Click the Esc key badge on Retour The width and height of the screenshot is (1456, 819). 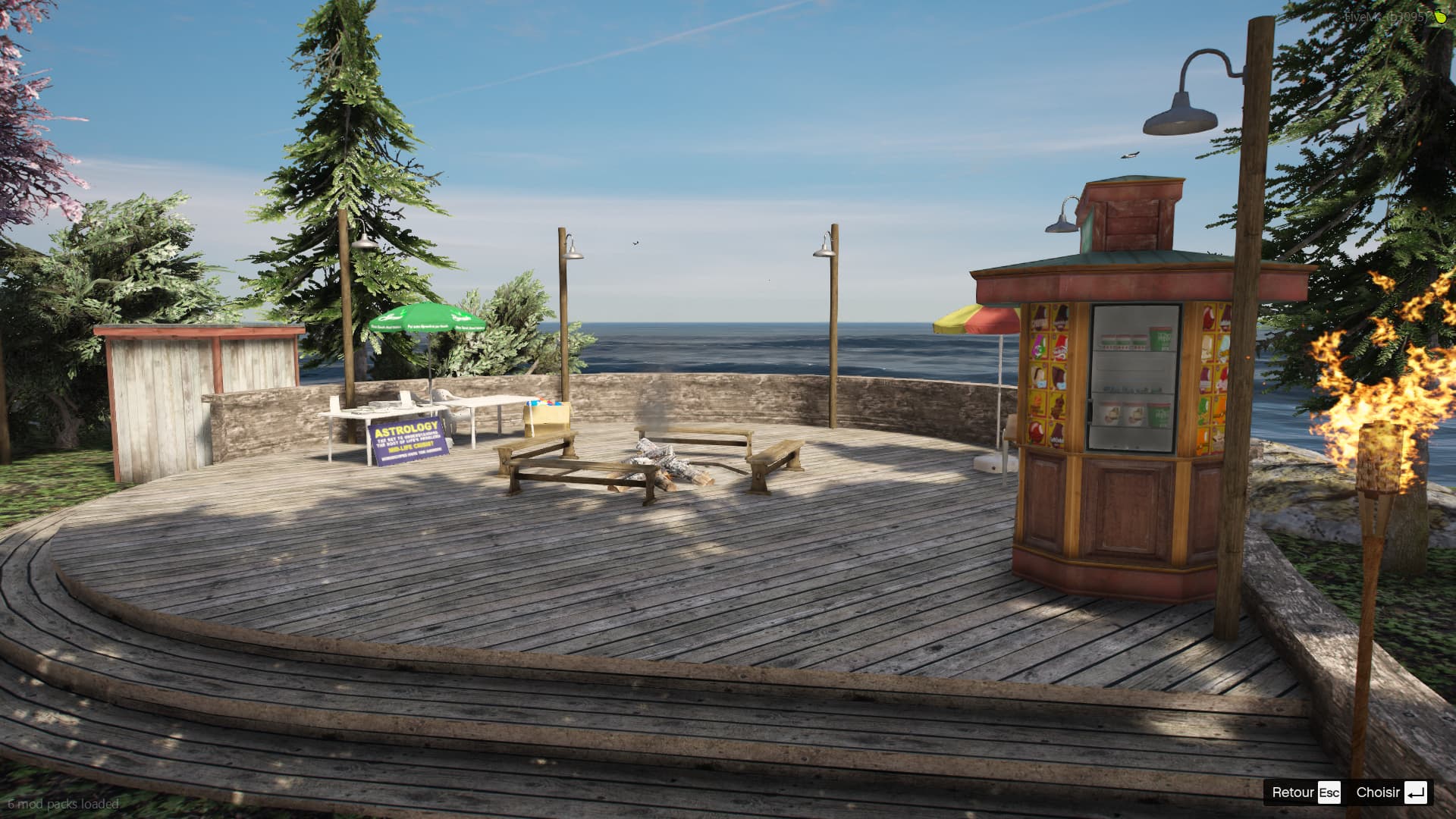click(1329, 792)
